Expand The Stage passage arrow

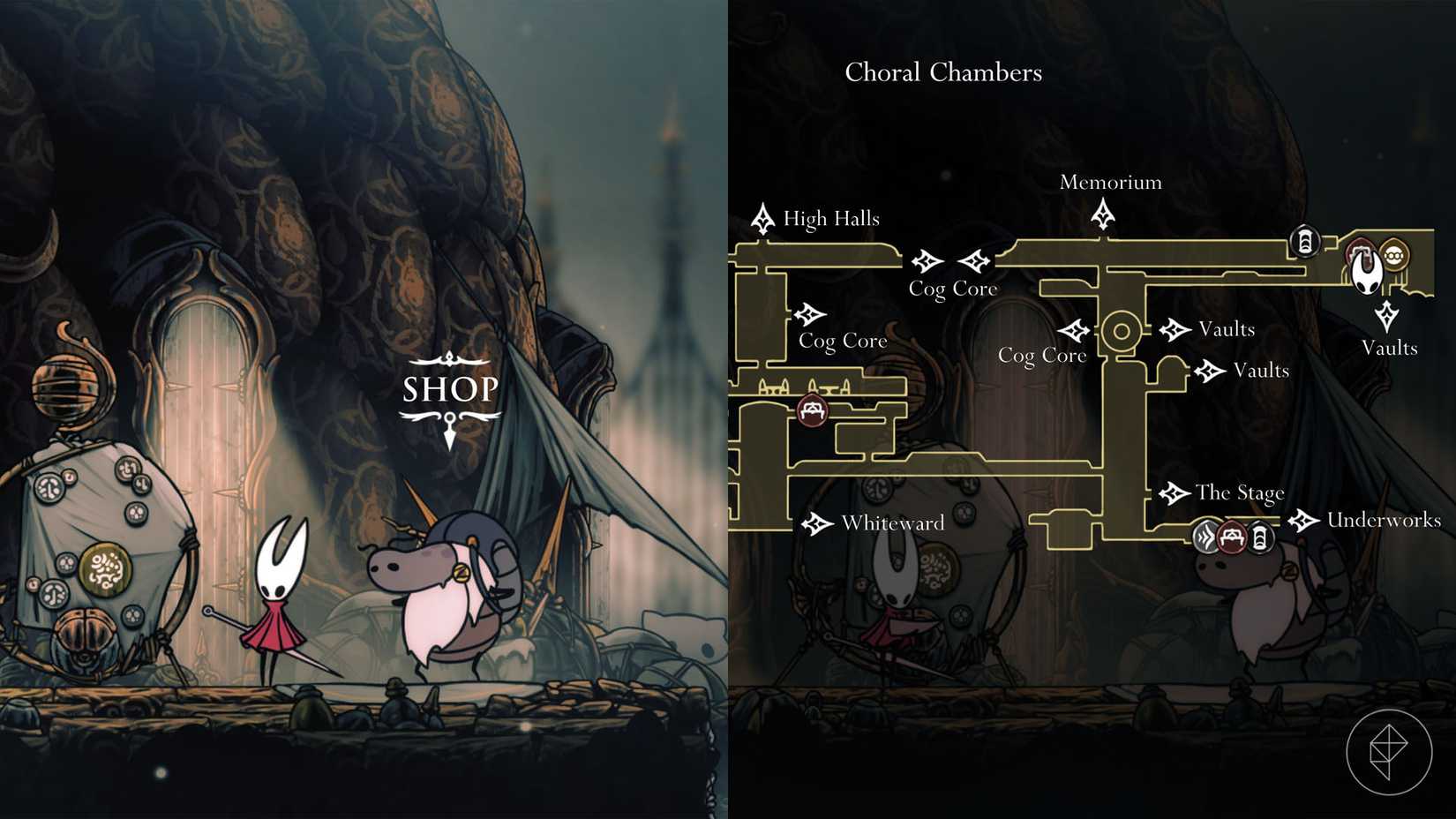(1175, 492)
